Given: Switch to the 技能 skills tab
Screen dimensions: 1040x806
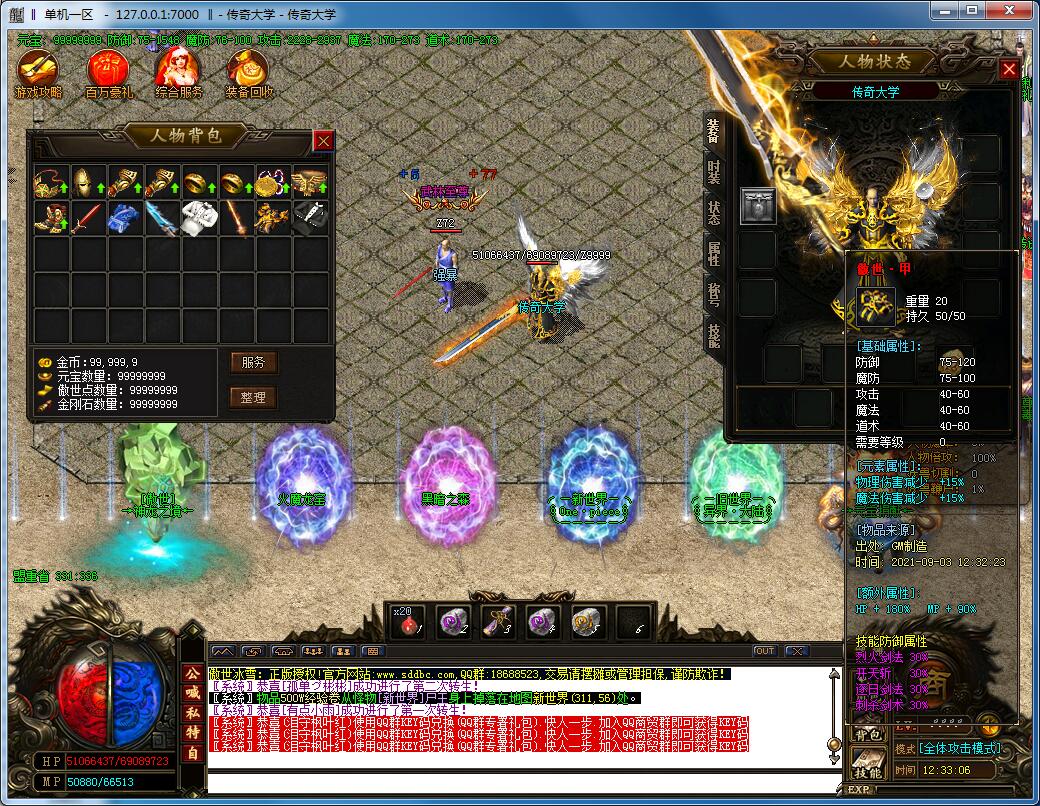Looking at the screenshot, I should click(713, 335).
